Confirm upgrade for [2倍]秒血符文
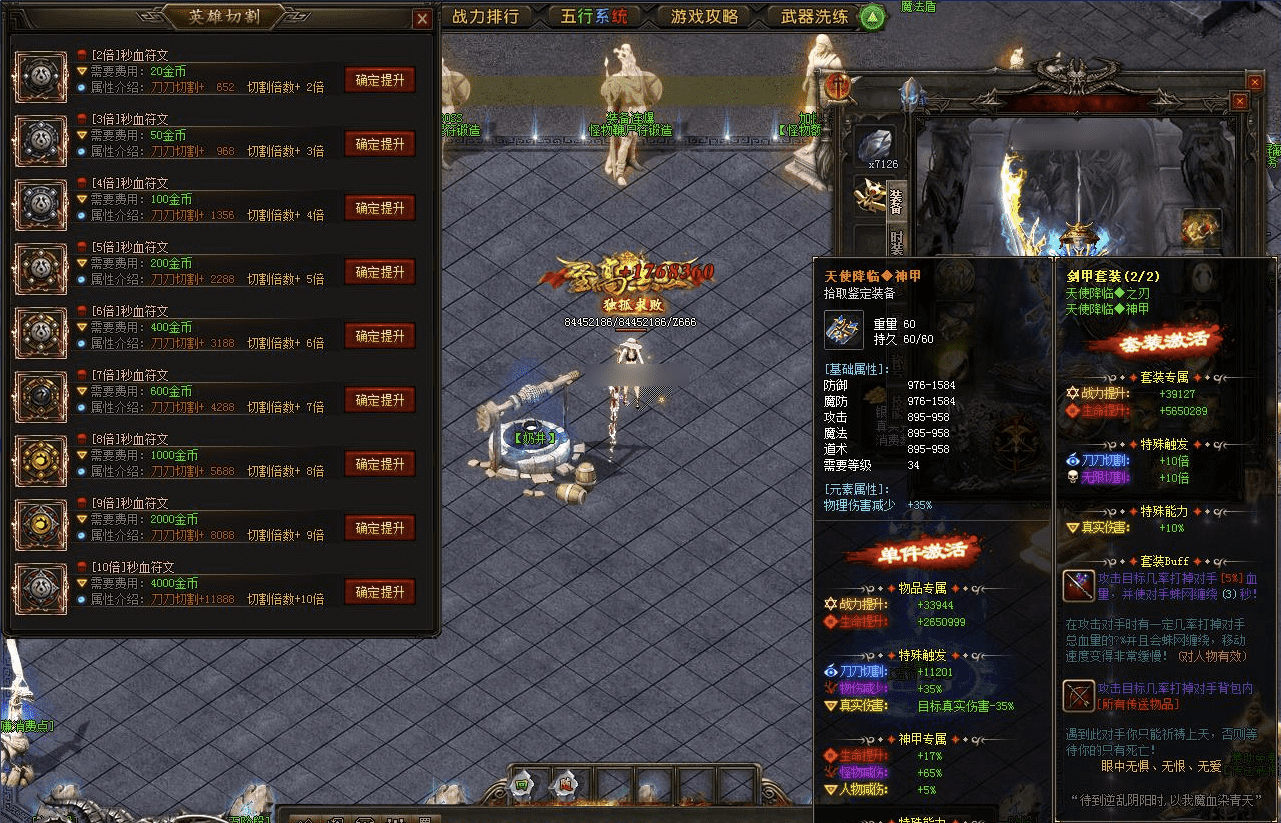 point(380,81)
